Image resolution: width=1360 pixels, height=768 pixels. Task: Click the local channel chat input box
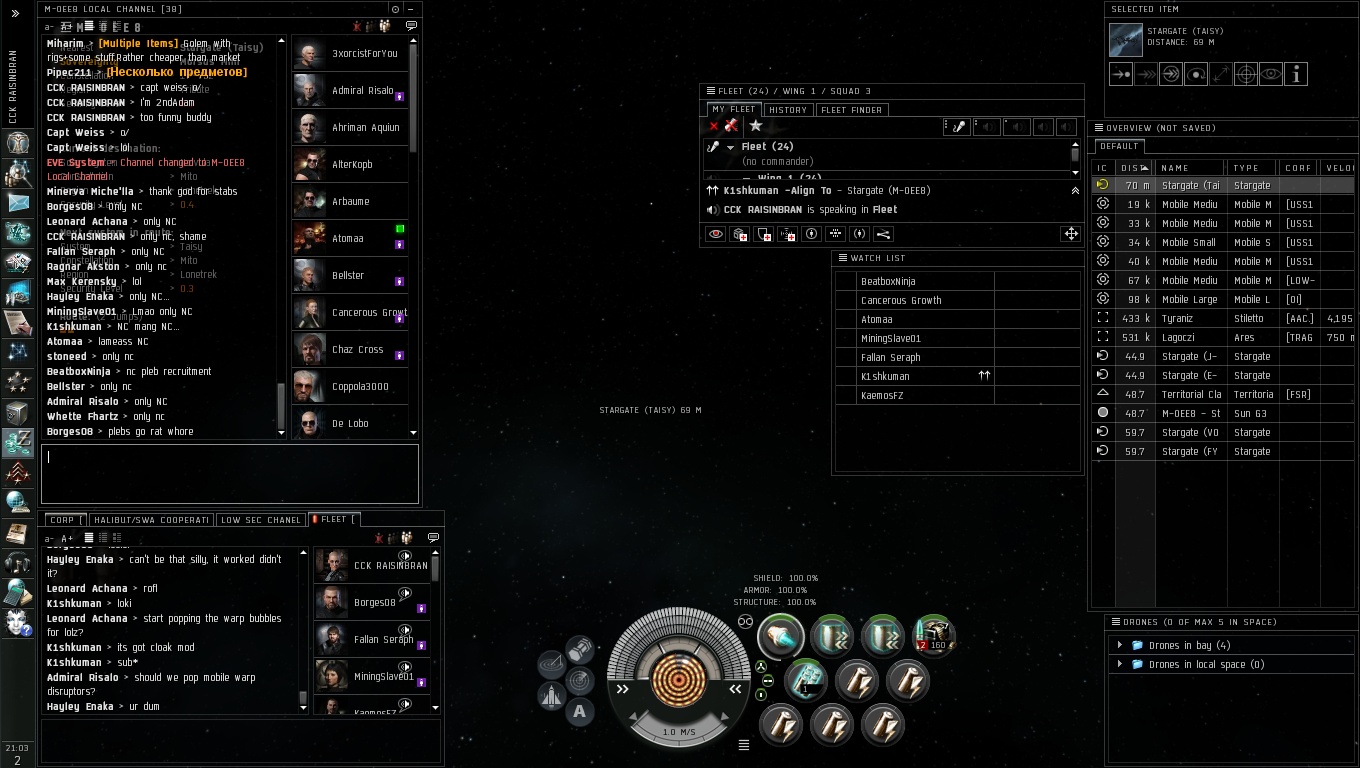coord(229,474)
